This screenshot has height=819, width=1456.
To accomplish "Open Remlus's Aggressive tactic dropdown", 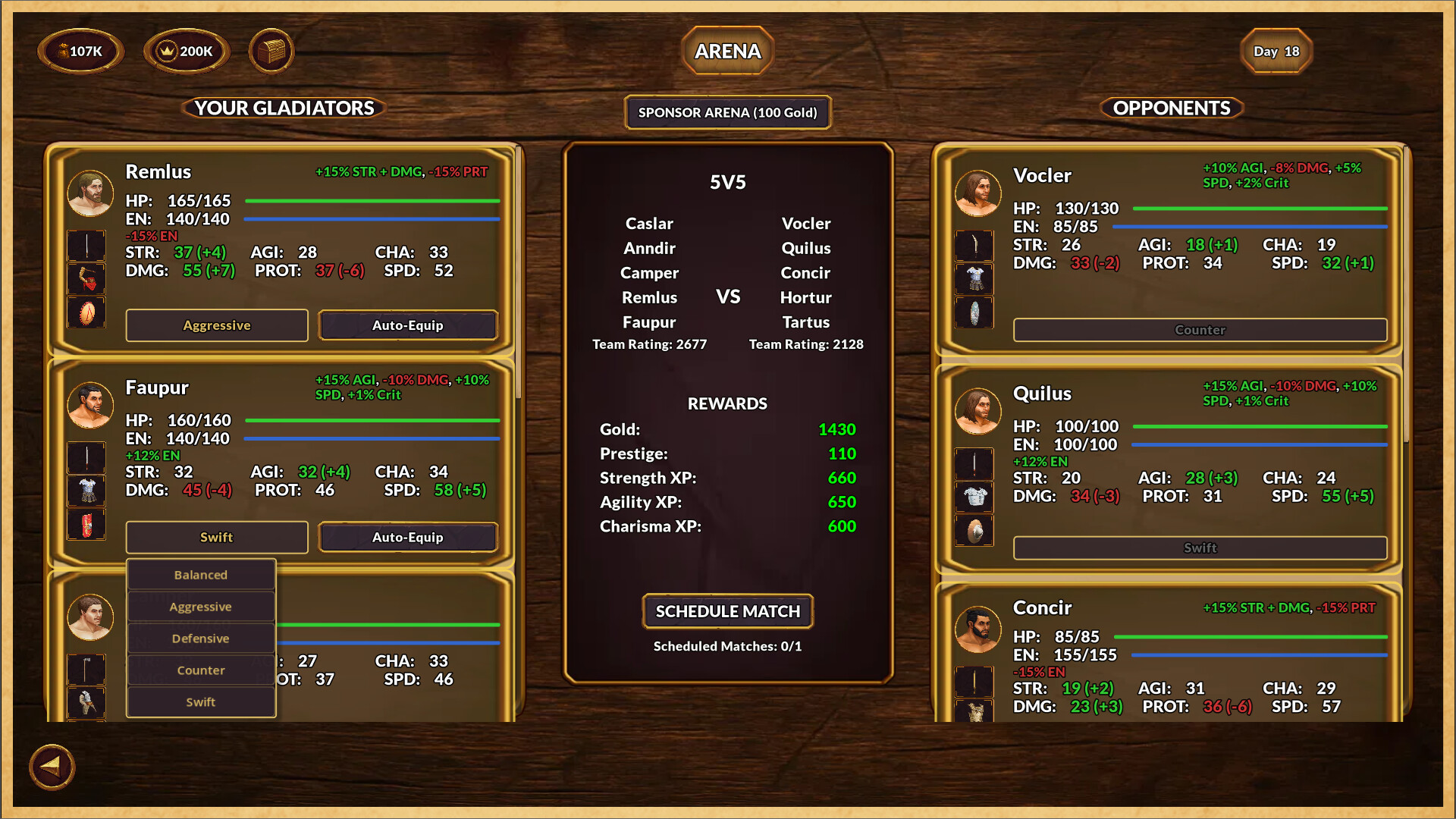I will click(x=216, y=325).
